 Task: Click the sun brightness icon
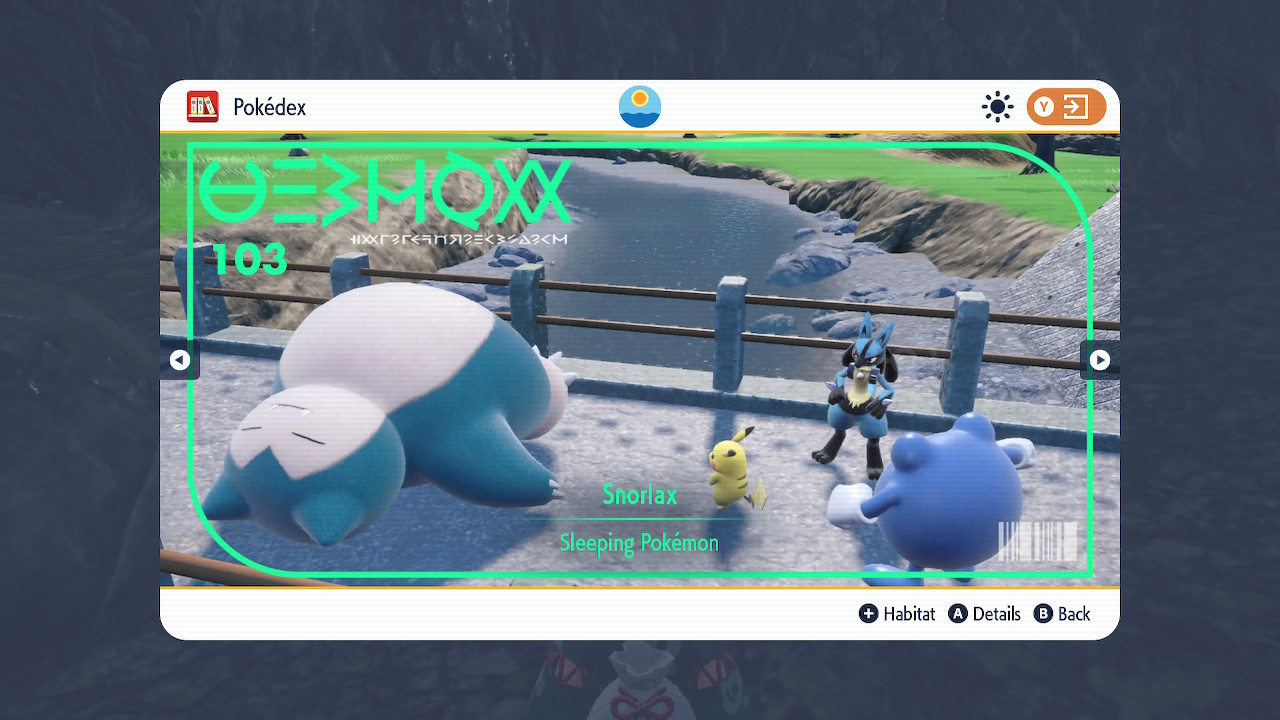(997, 107)
